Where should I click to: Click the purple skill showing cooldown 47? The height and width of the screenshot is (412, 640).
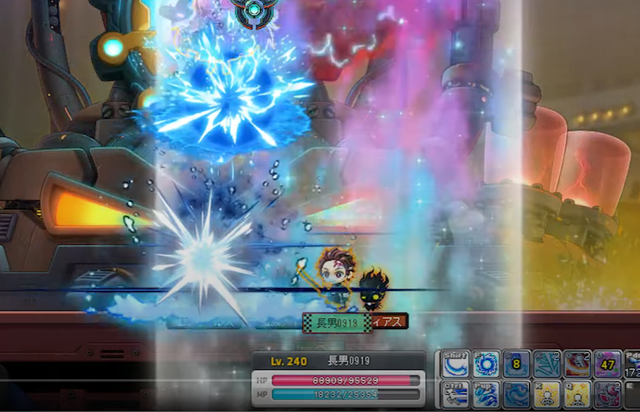(x=608, y=364)
